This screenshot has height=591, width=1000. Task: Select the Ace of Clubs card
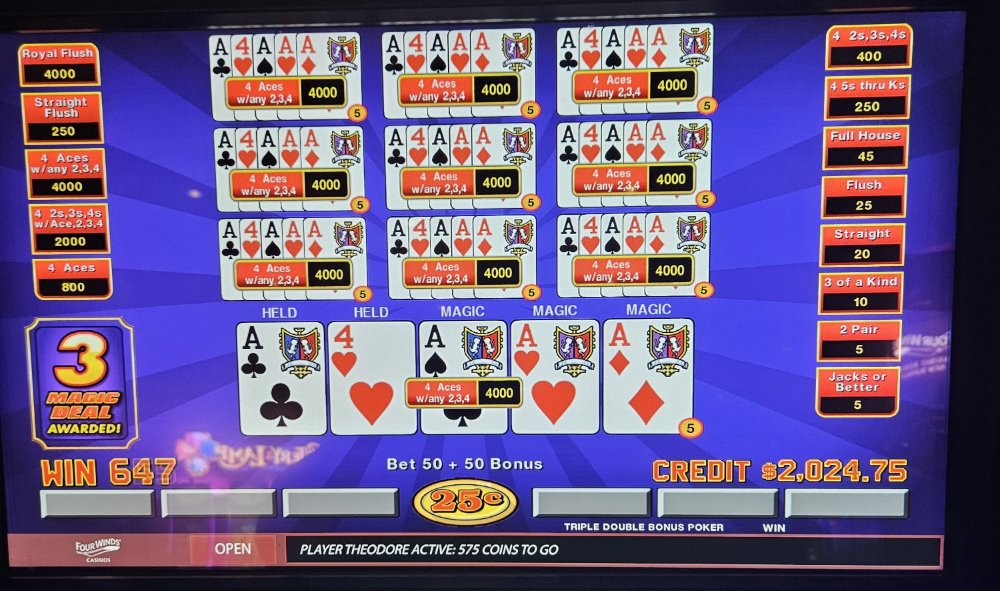[281, 378]
